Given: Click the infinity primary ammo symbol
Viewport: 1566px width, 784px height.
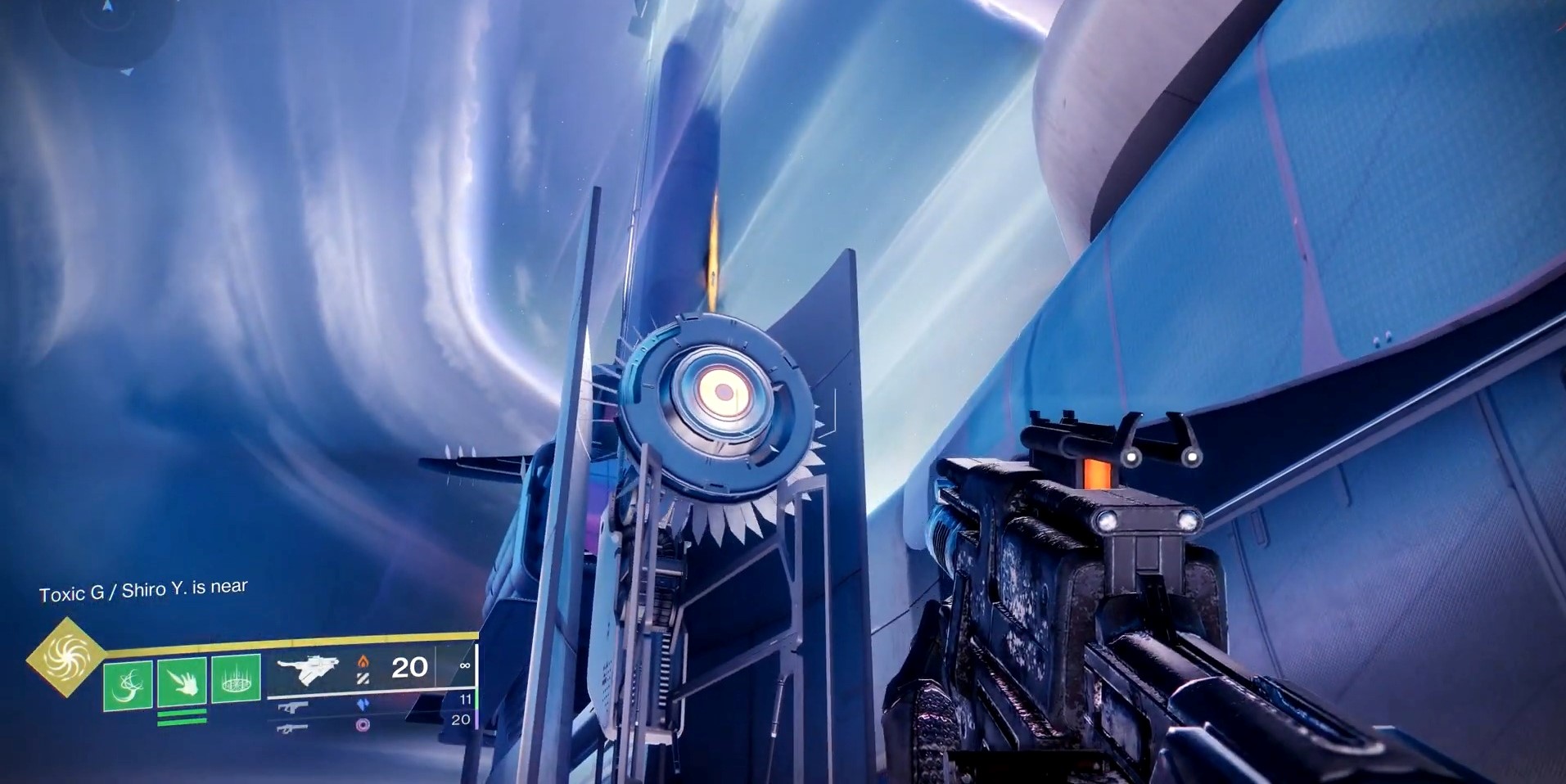Looking at the screenshot, I should click(x=466, y=665).
